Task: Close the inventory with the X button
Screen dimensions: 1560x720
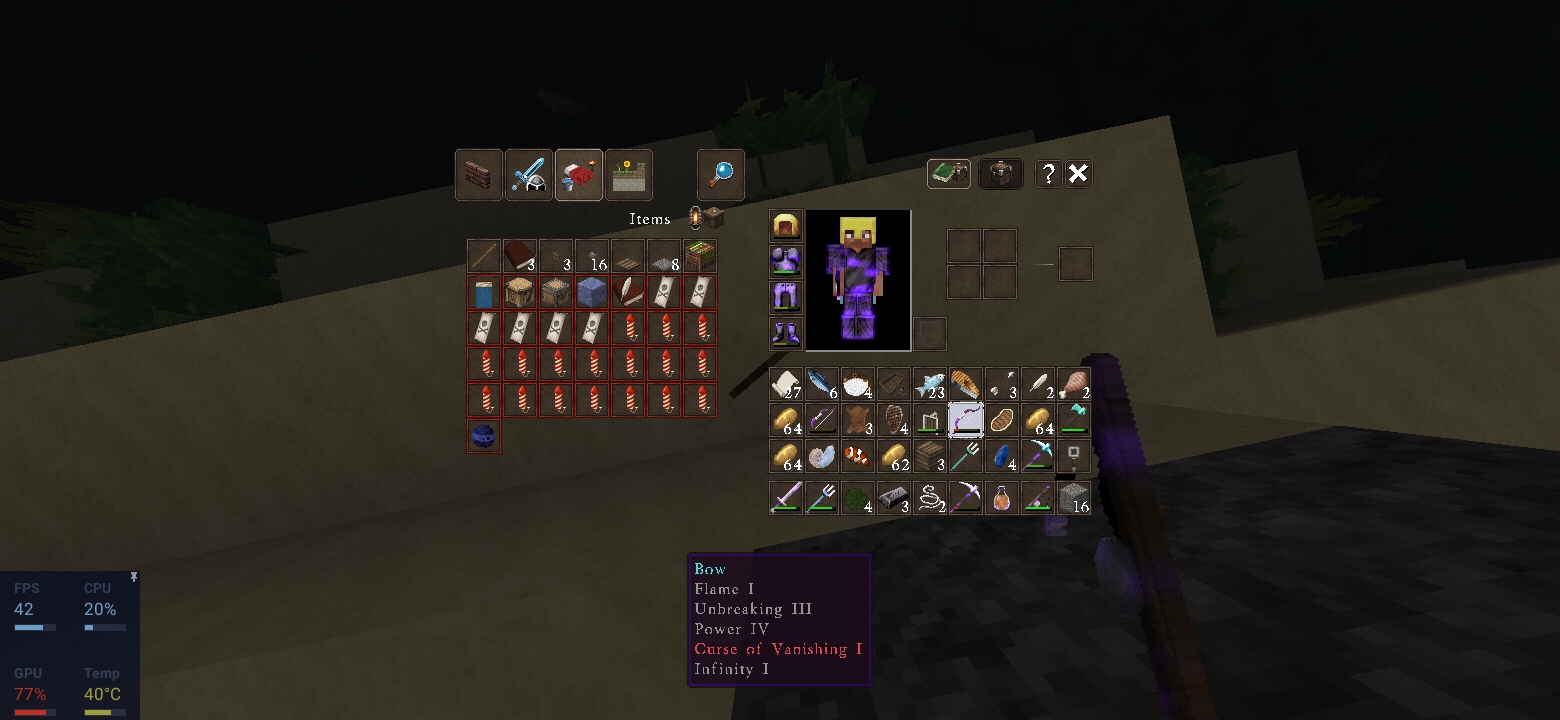Action: point(1078,173)
